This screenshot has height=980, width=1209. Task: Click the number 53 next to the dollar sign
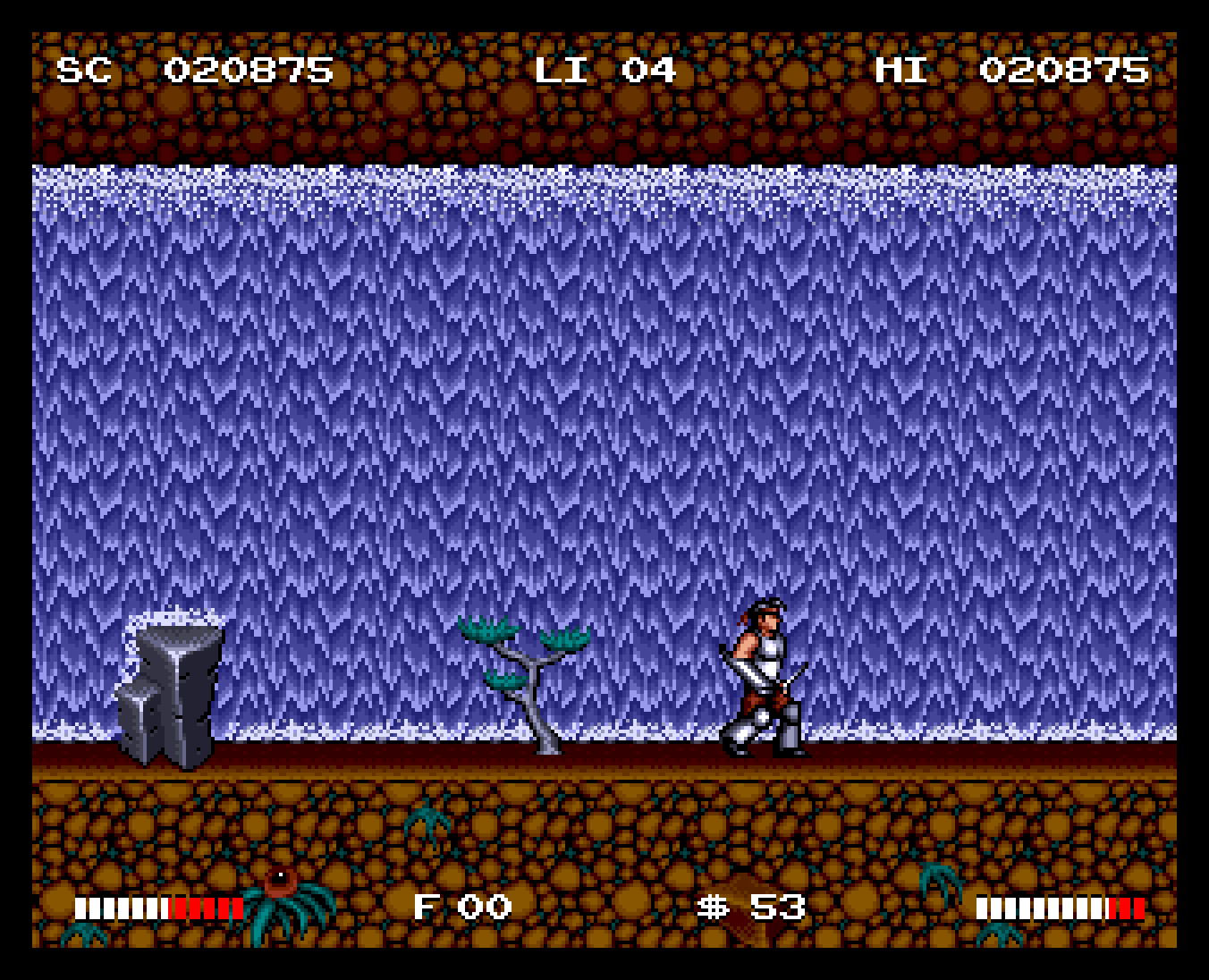point(778,907)
